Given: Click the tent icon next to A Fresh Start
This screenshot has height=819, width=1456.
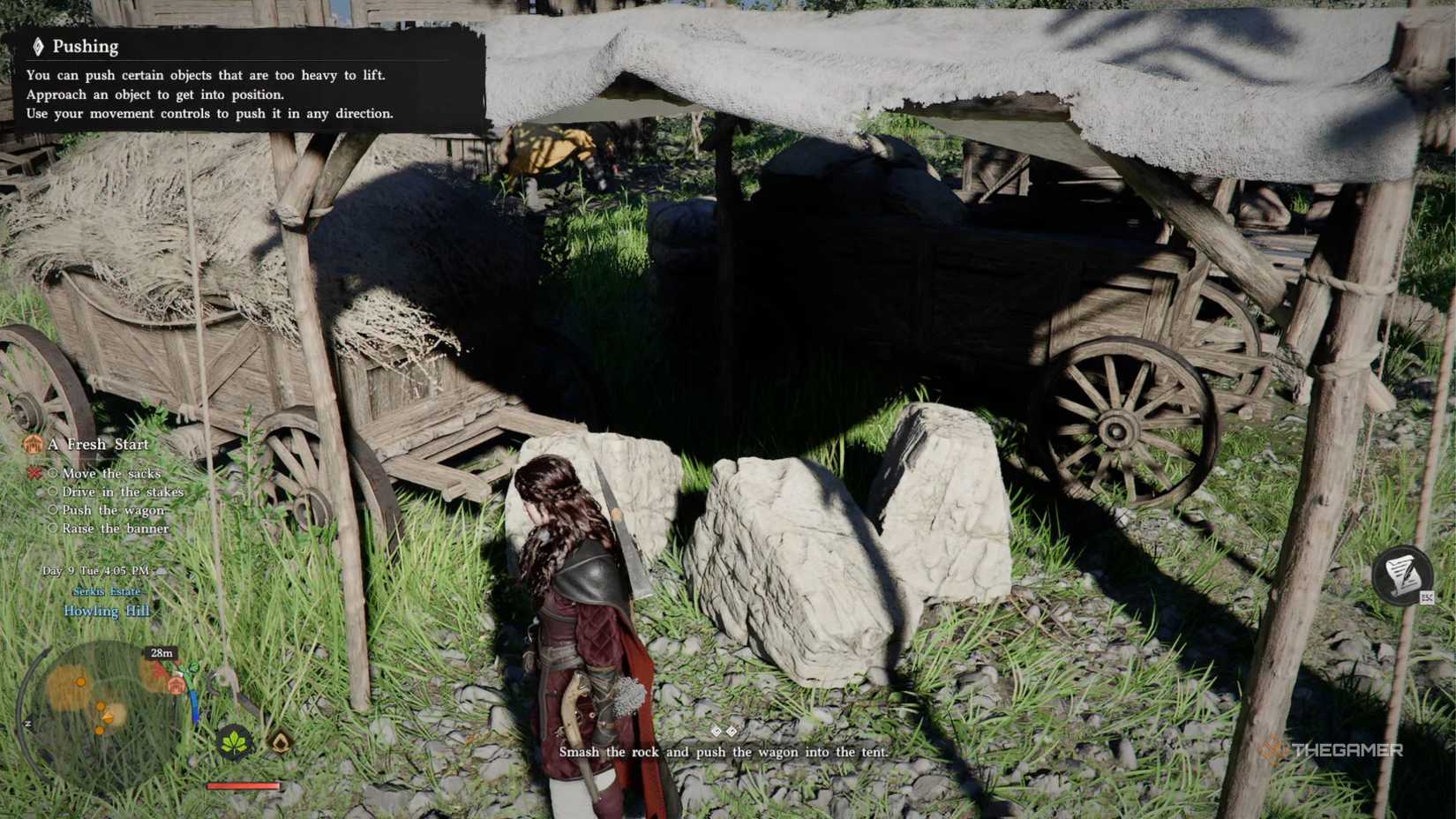Looking at the screenshot, I should 33,444.
